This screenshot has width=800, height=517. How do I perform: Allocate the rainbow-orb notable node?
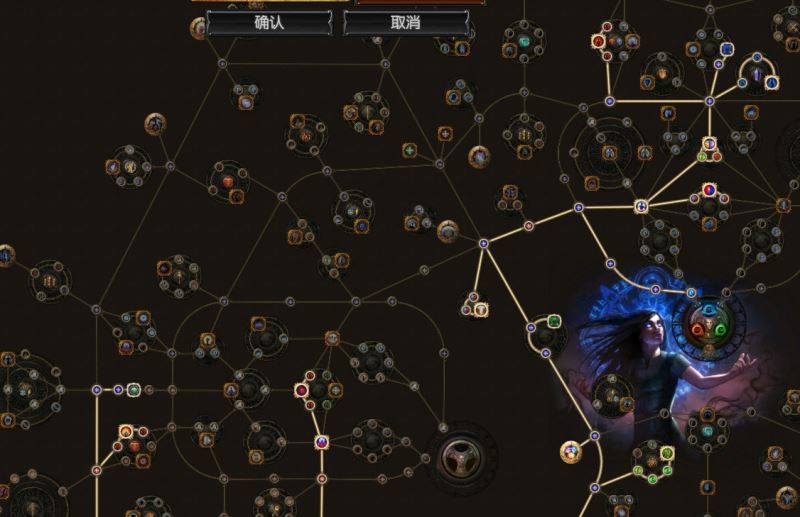[x=571, y=451]
